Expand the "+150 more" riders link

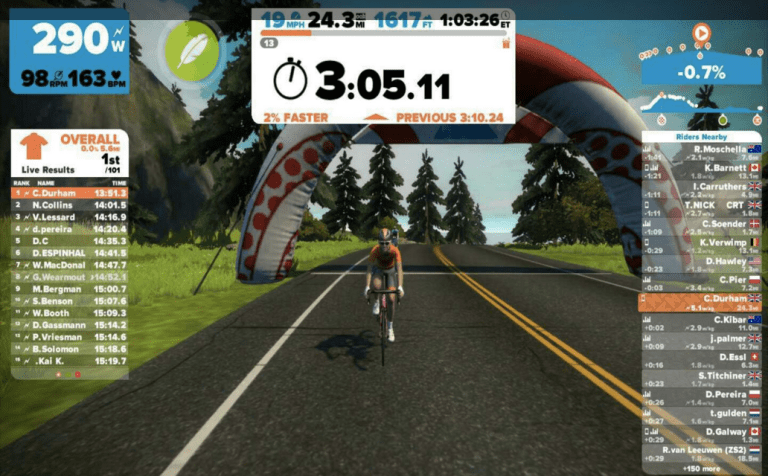point(702,467)
